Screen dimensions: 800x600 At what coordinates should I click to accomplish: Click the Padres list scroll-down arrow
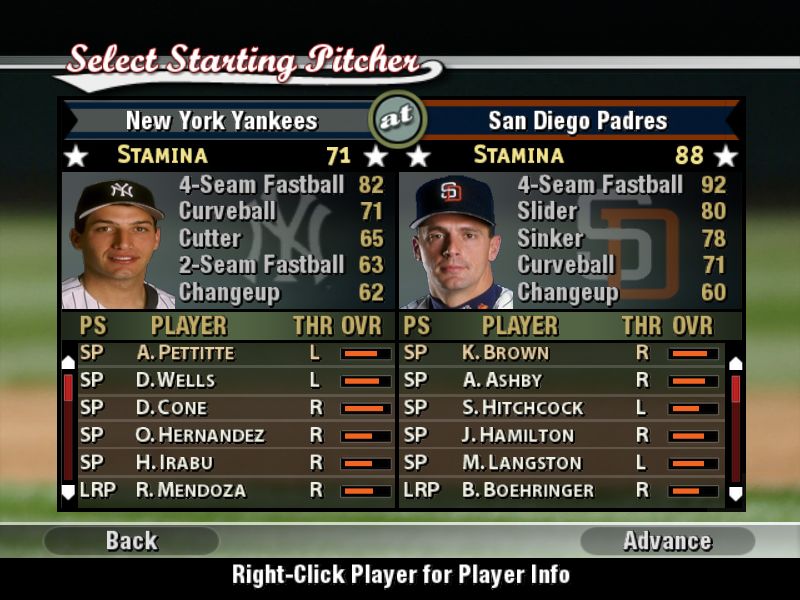(x=735, y=493)
